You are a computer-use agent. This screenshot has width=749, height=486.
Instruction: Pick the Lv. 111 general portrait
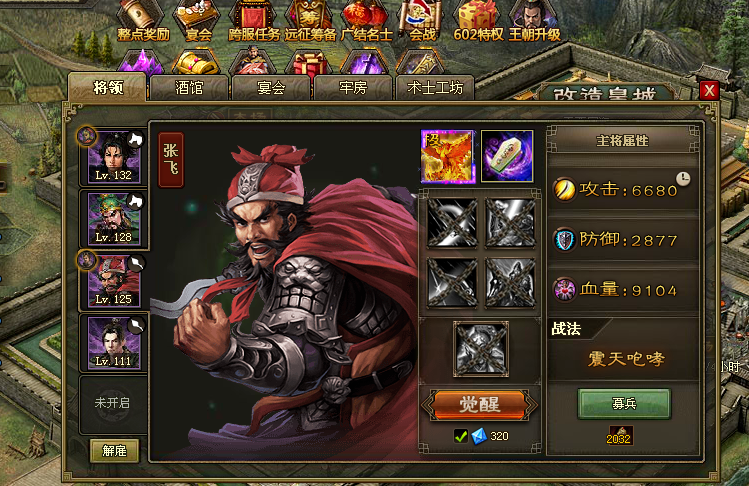(113, 342)
